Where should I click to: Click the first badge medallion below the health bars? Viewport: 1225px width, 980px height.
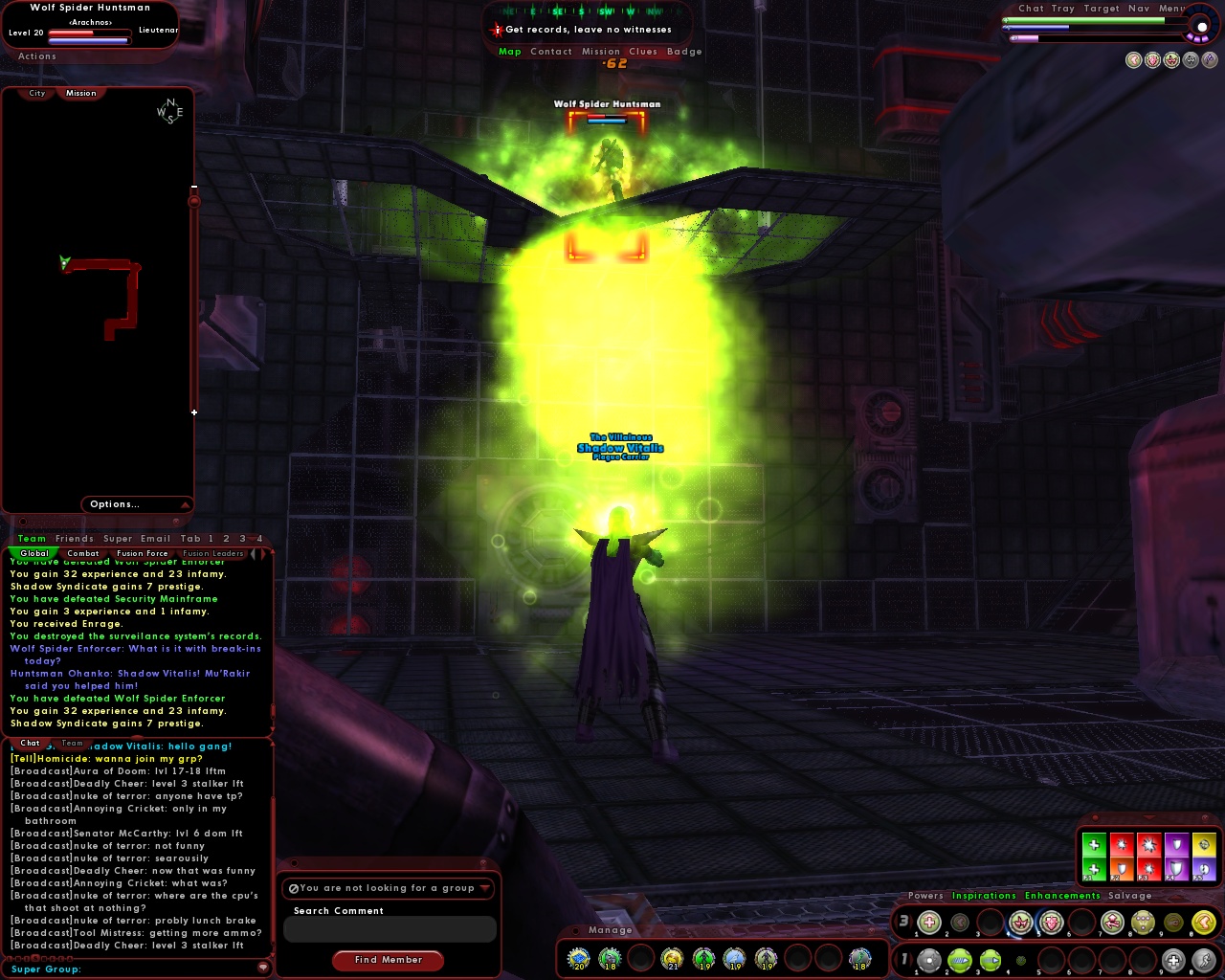(1134, 59)
